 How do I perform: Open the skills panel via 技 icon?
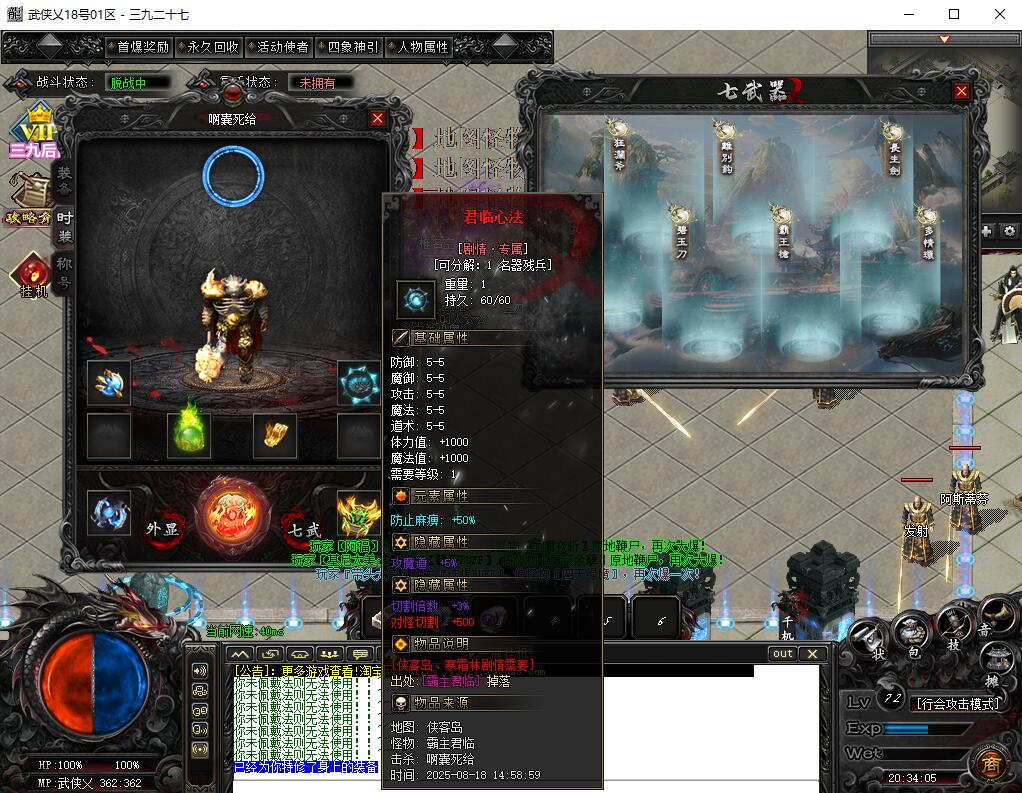954,628
